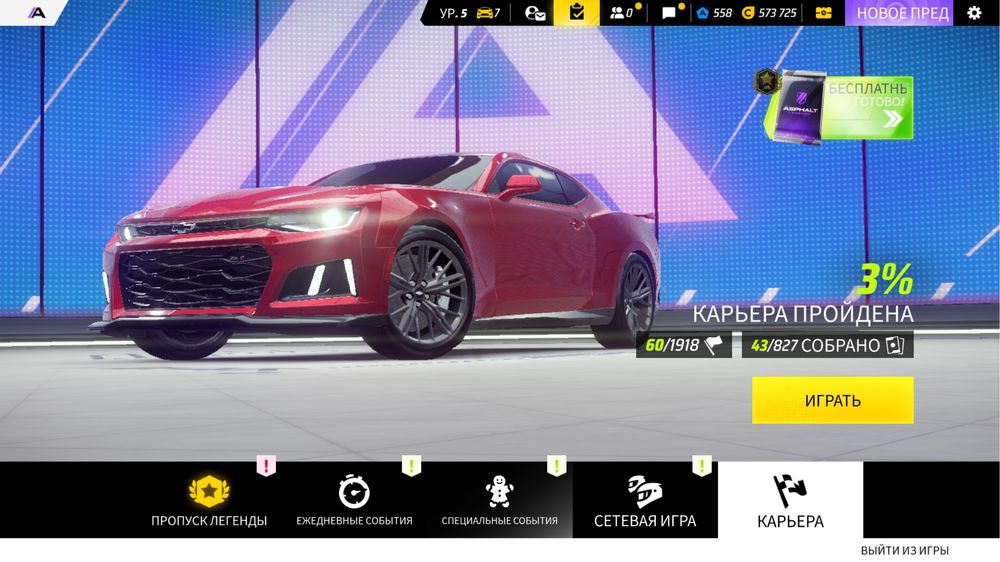
Task: Click the Asphalt logo in the corner
Action: [37, 13]
